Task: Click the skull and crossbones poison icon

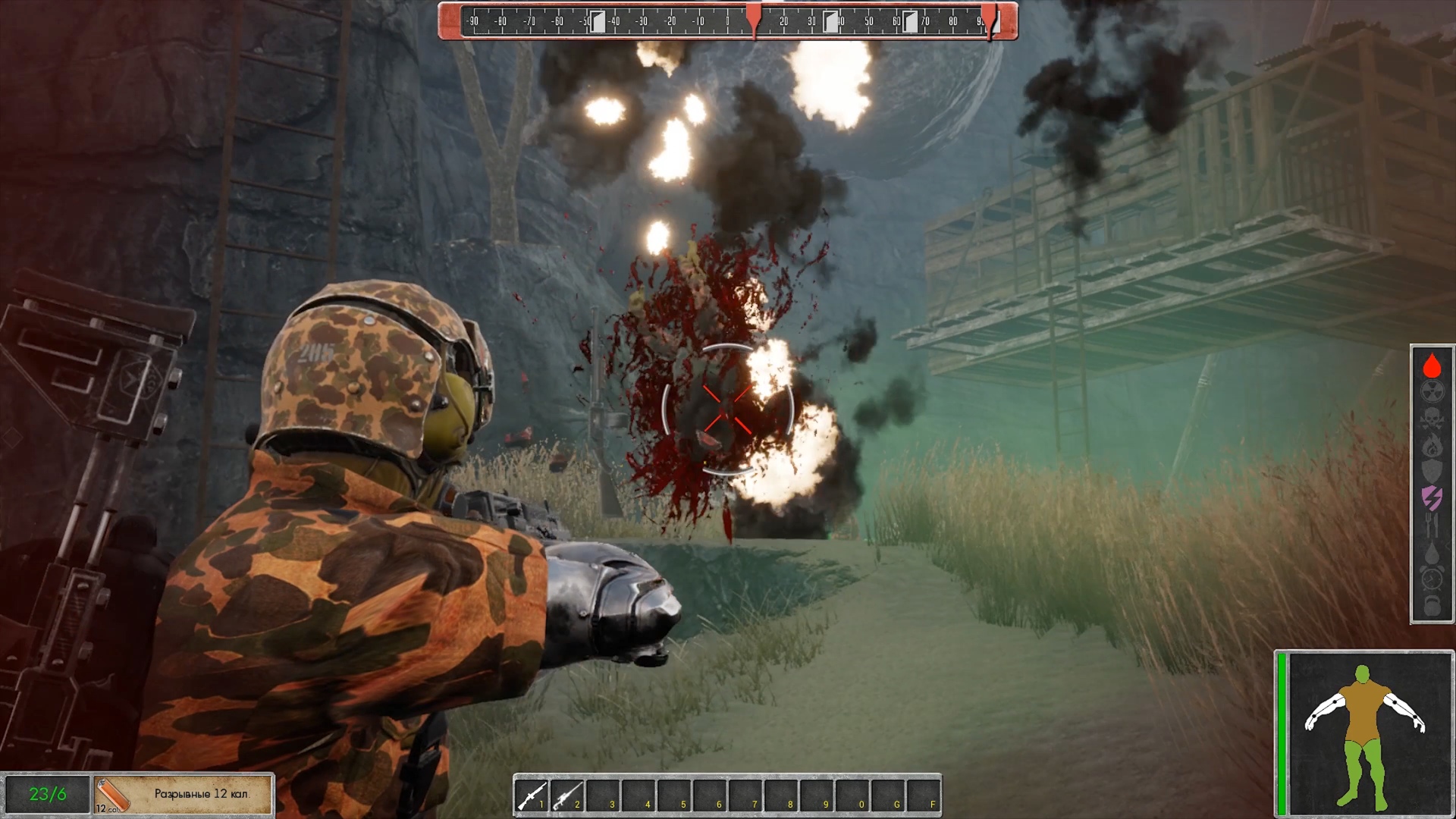Action: point(1431,419)
